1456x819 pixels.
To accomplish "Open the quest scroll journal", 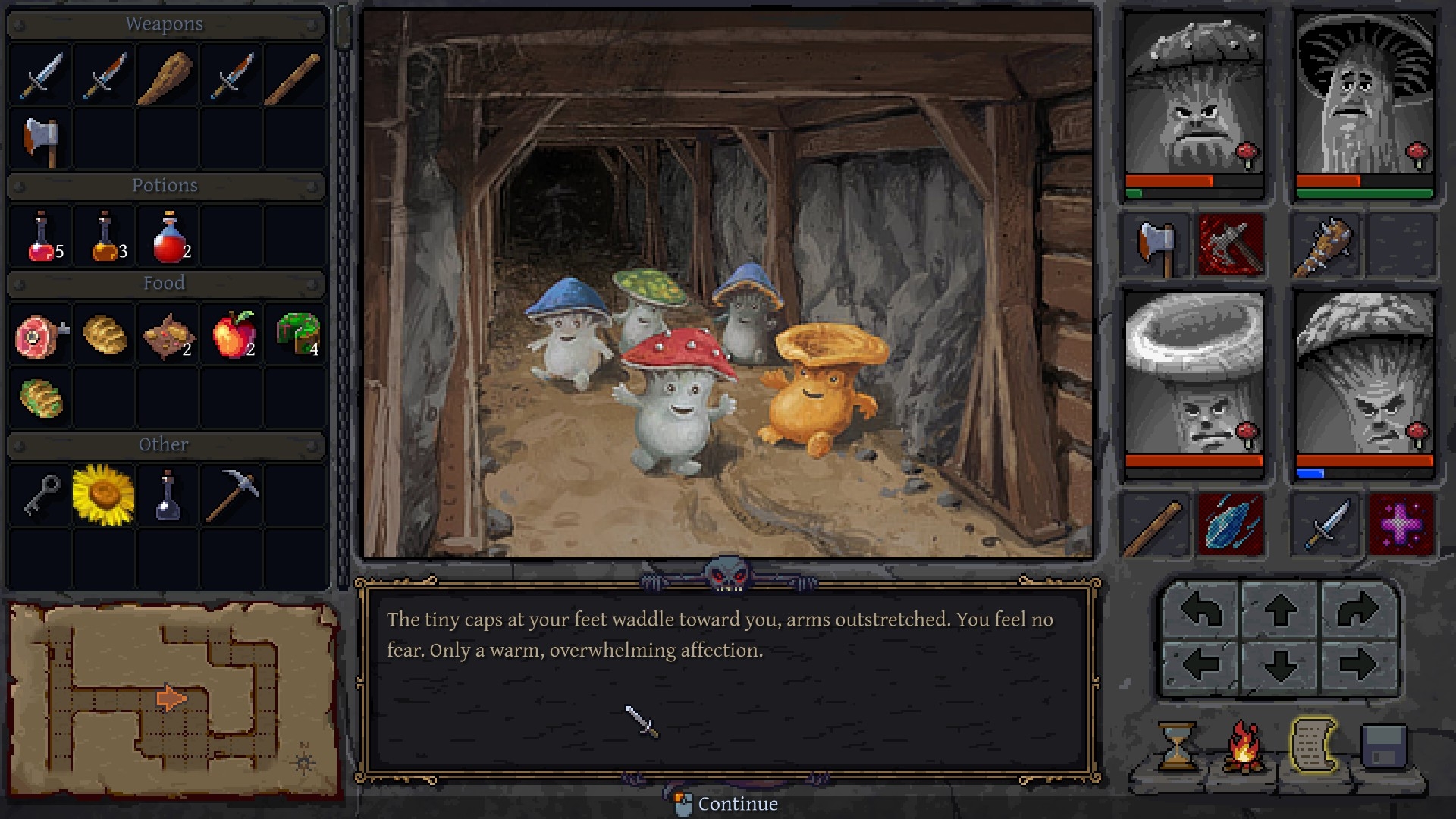I will tap(1313, 746).
